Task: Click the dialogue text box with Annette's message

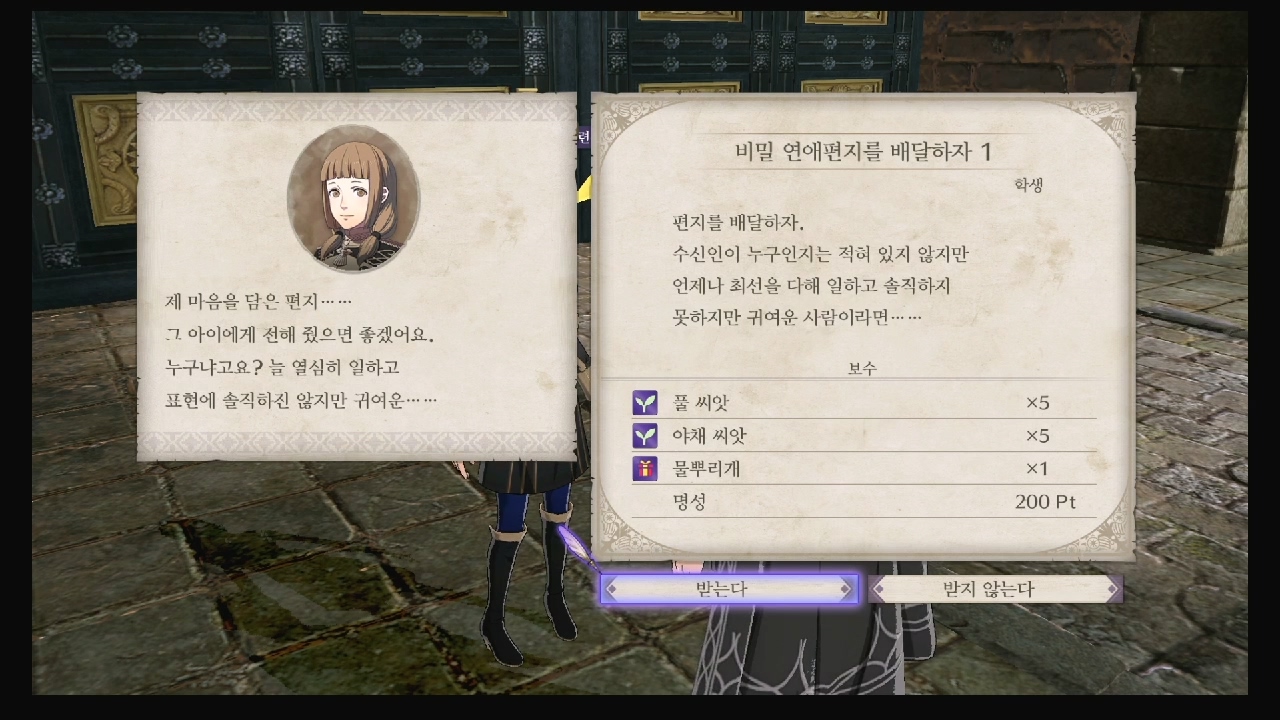Action: point(300,350)
